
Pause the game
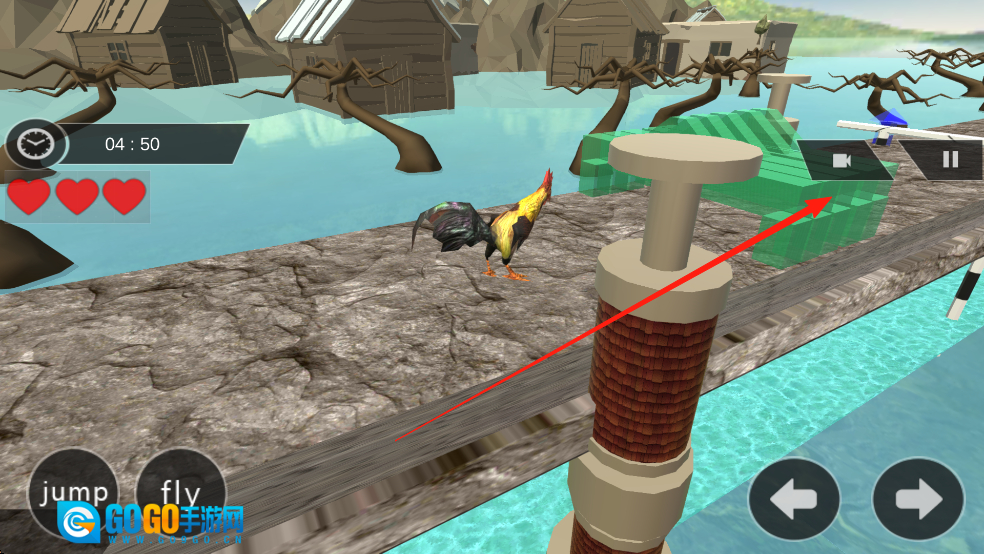click(x=950, y=159)
